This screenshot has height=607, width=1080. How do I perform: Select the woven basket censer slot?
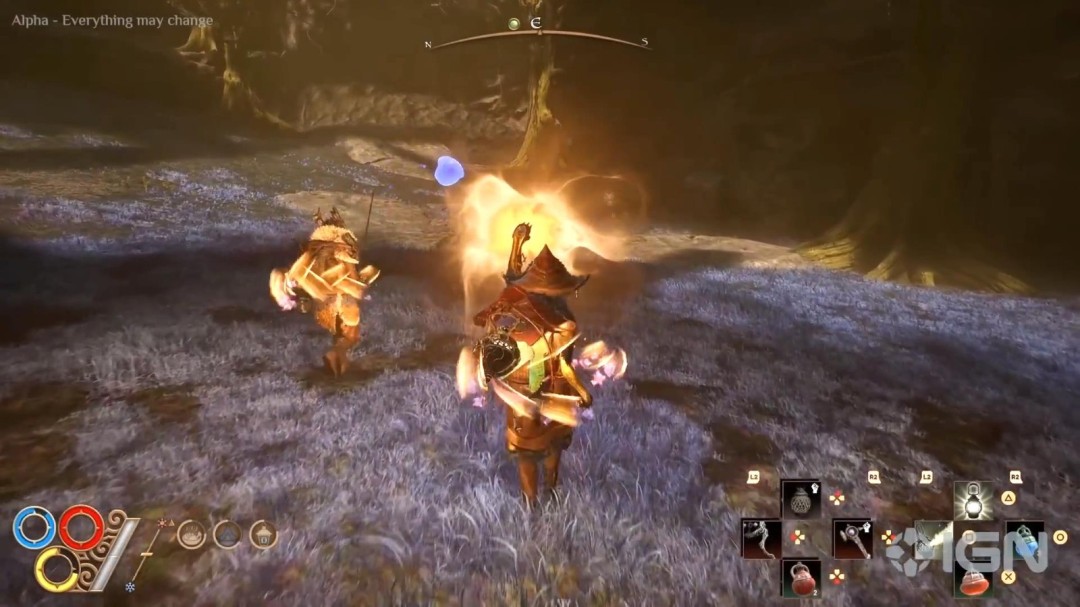pyautogui.click(x=801, y=498)
